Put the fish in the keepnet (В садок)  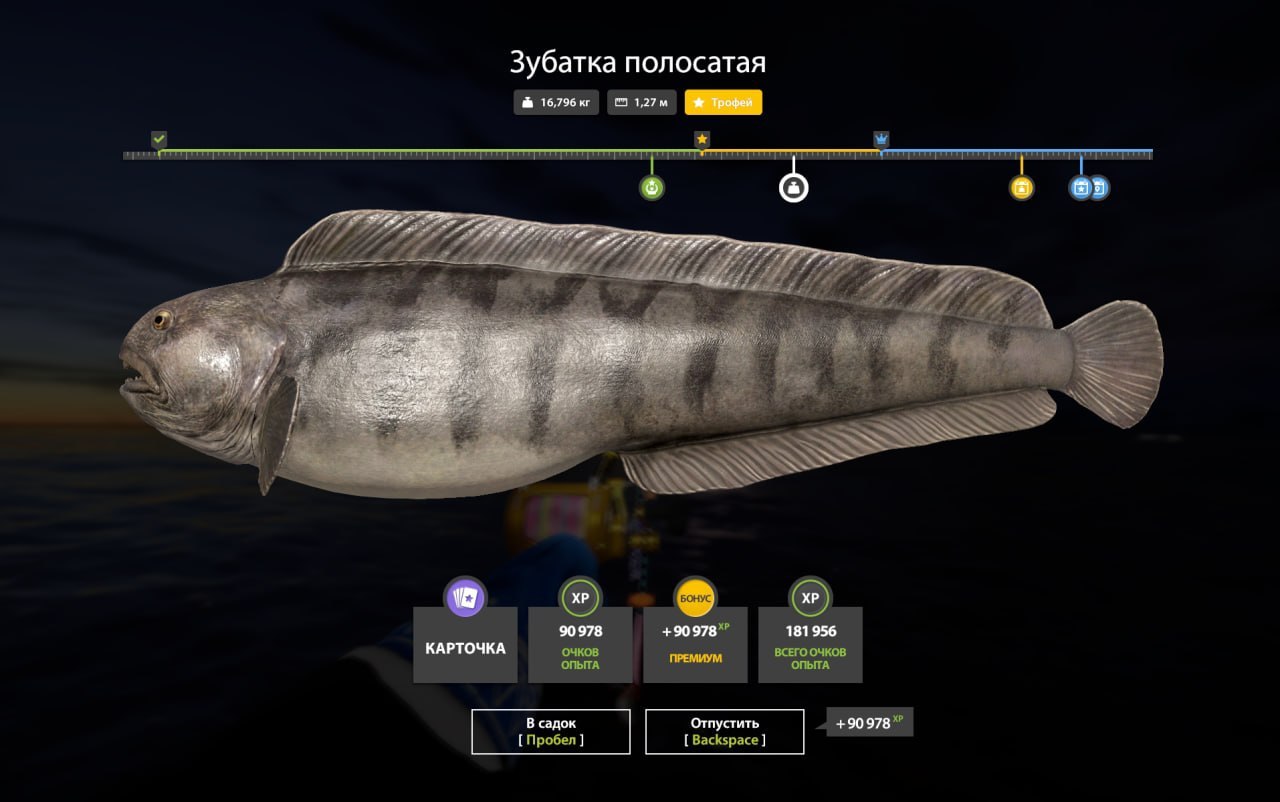click(551, 731)
